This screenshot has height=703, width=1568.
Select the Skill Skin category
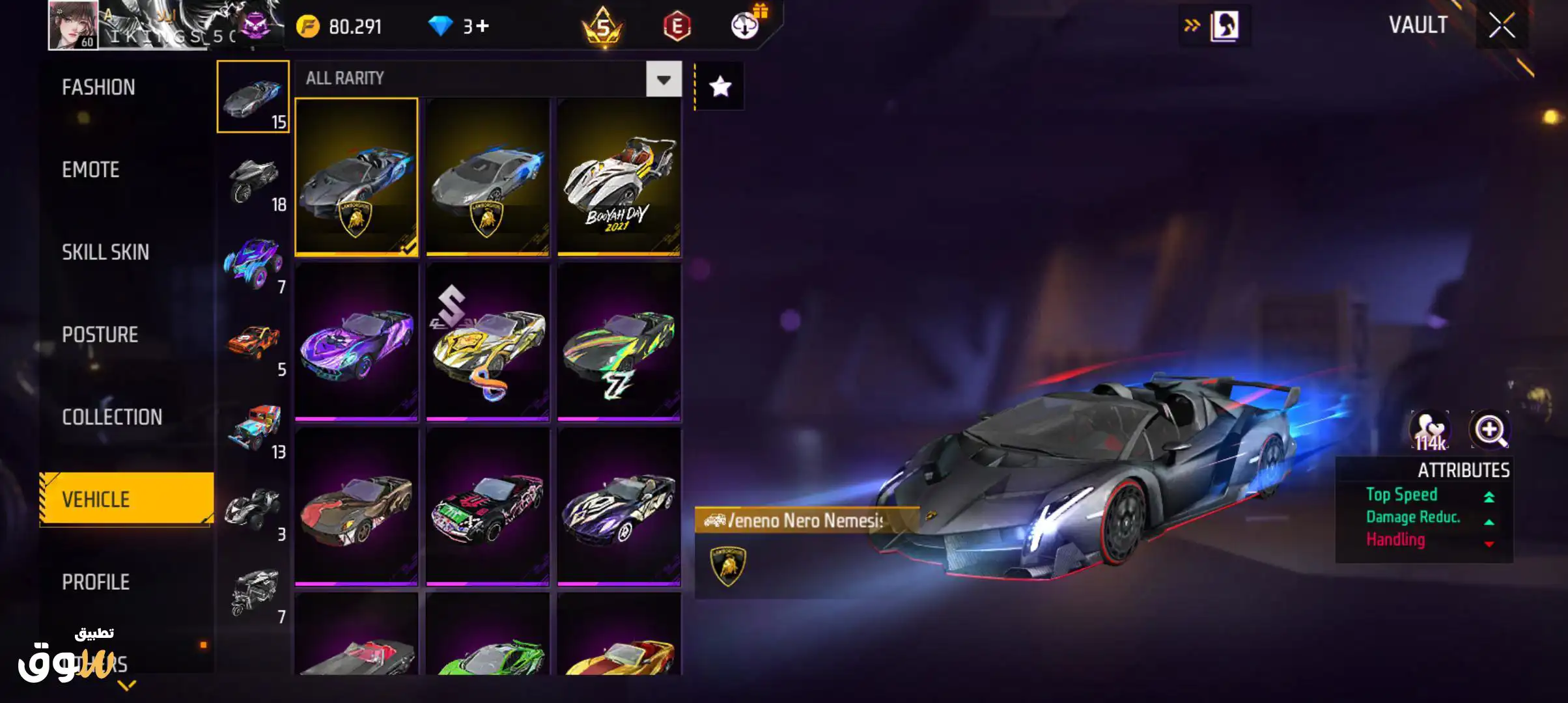tap(105, 253)
